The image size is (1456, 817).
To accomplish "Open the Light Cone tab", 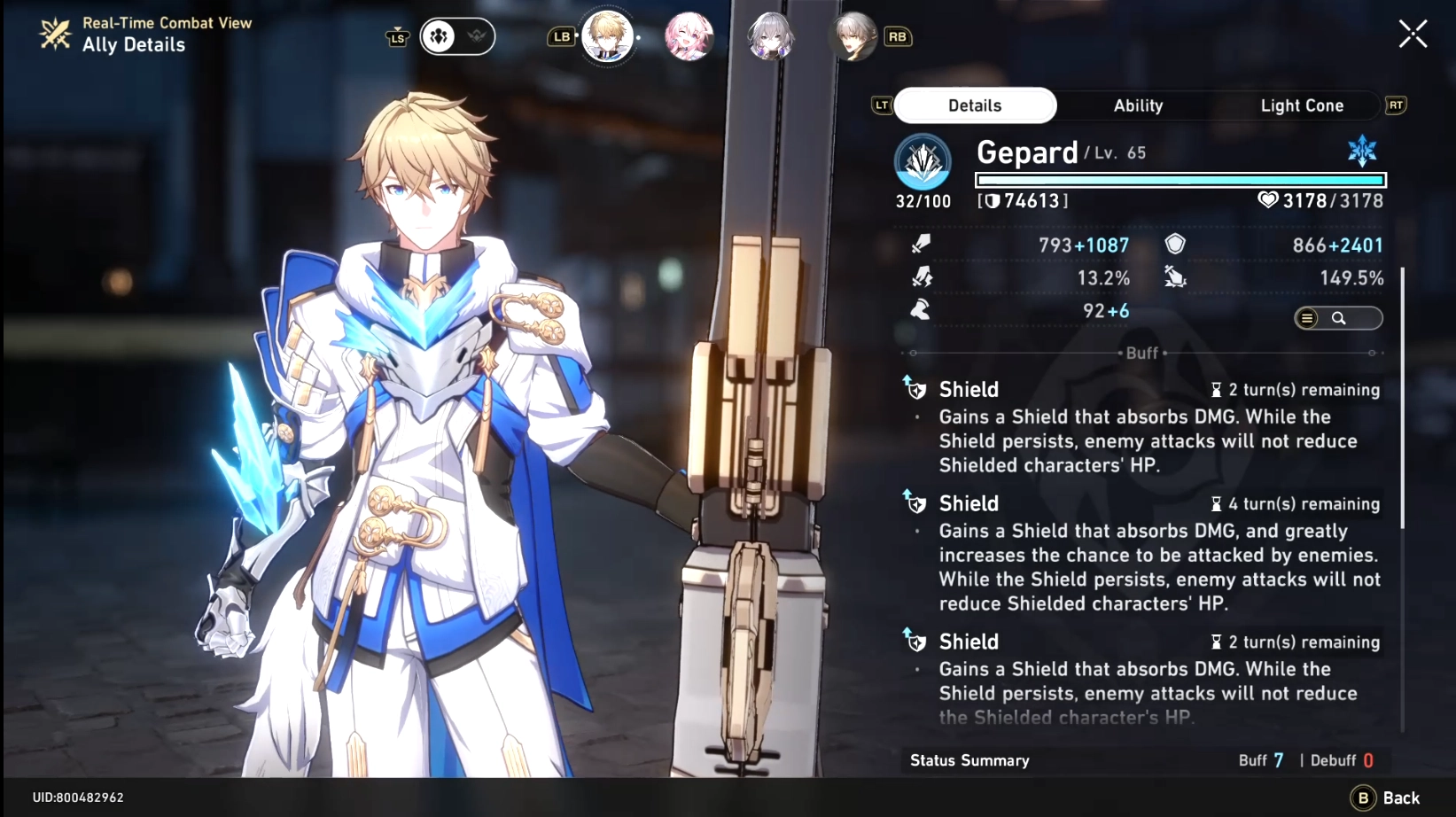I will [x=1302, y=105].
